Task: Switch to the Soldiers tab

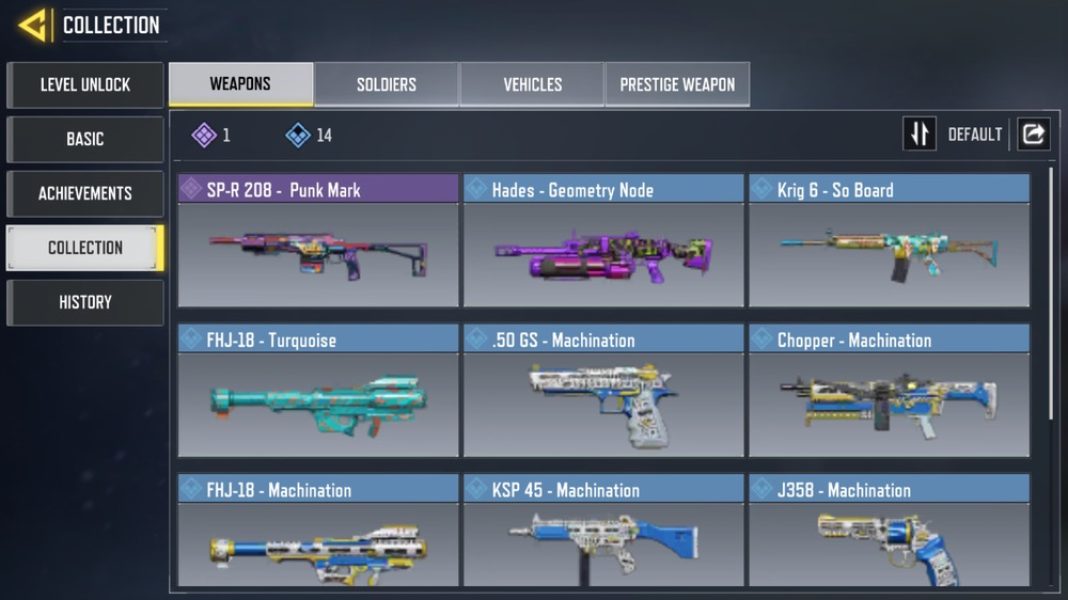Action: pos(386,84)
